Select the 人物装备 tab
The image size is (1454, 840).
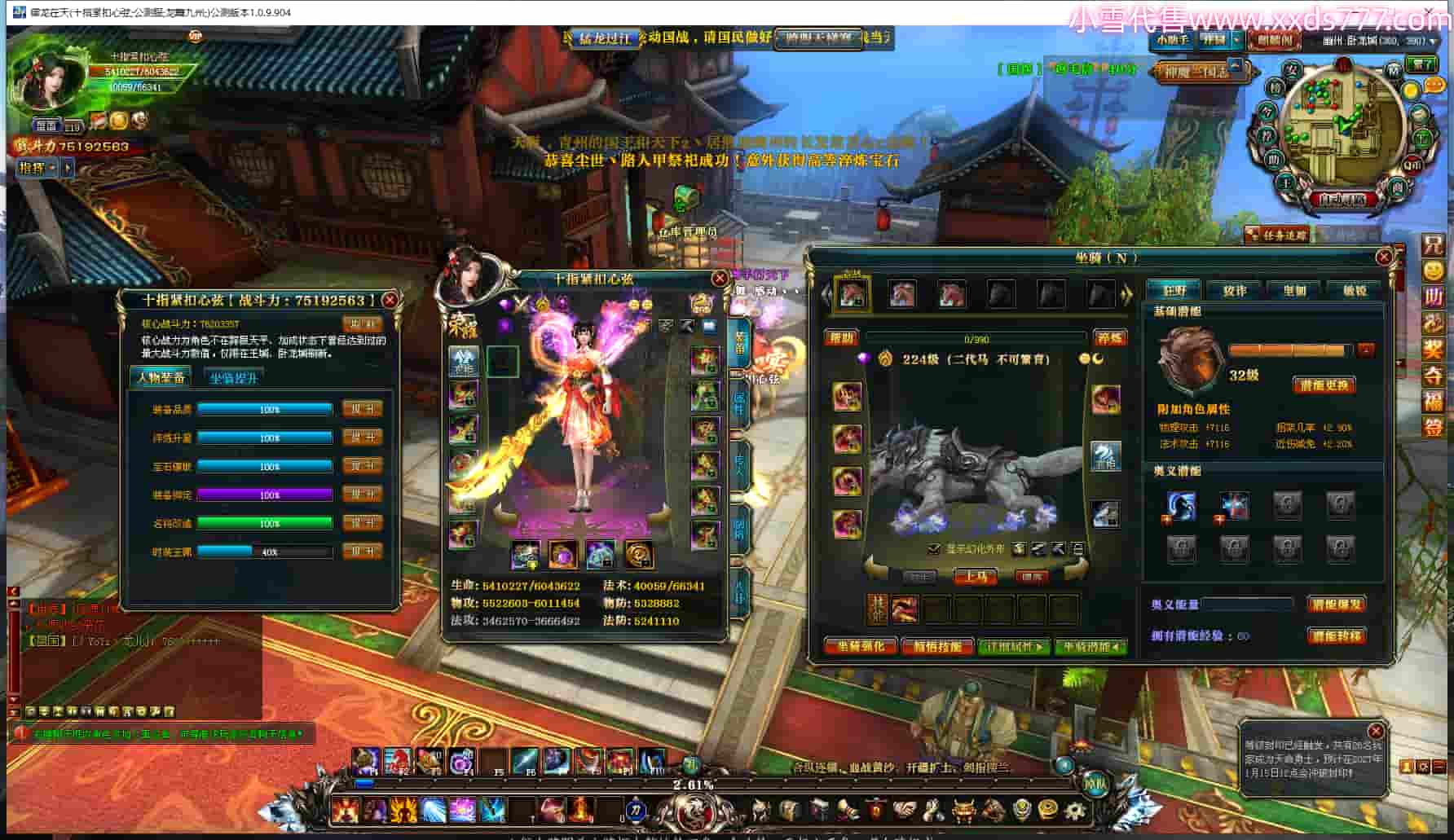tap(161, 377)
